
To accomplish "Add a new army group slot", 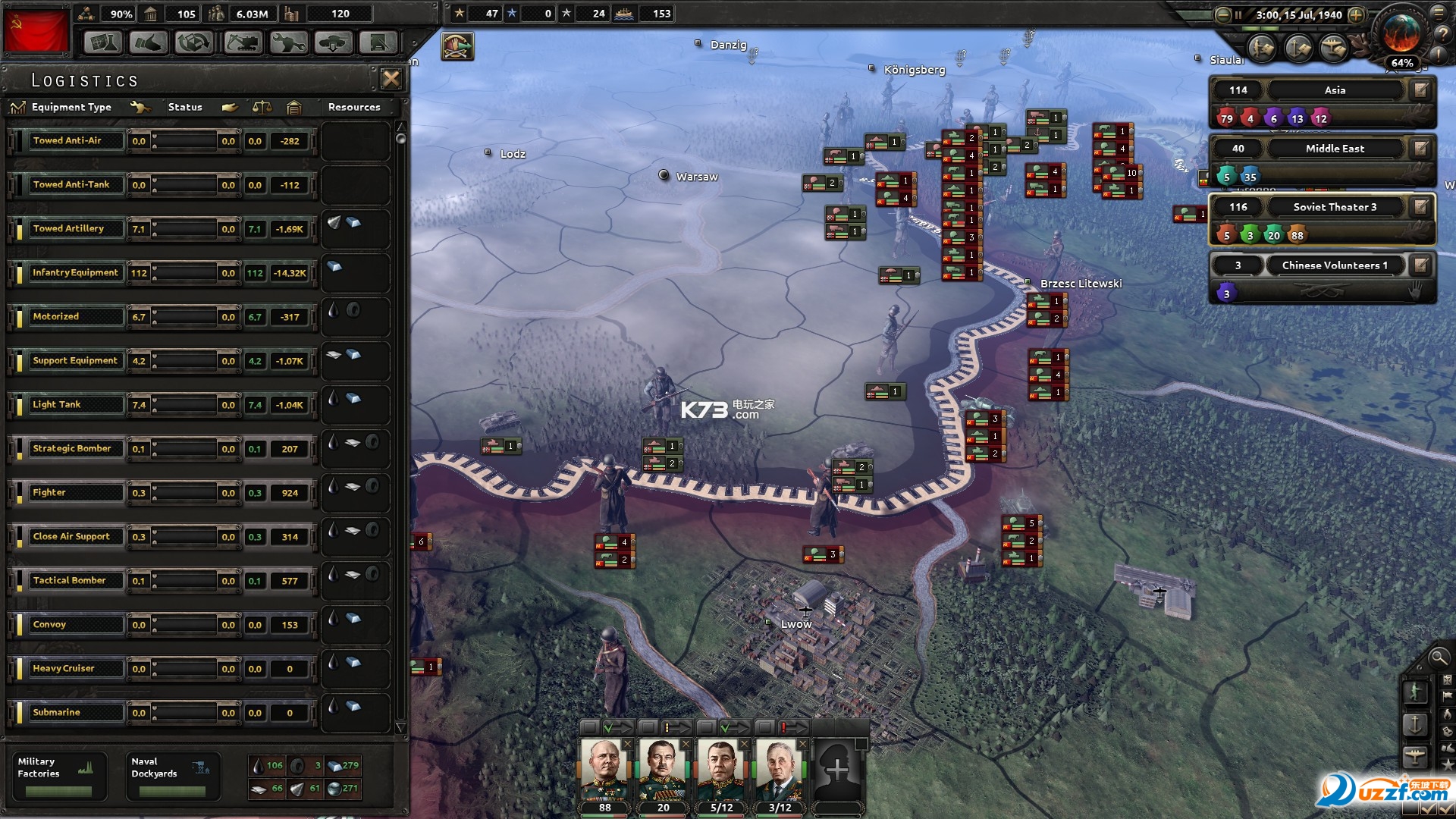I will (837, 771).
